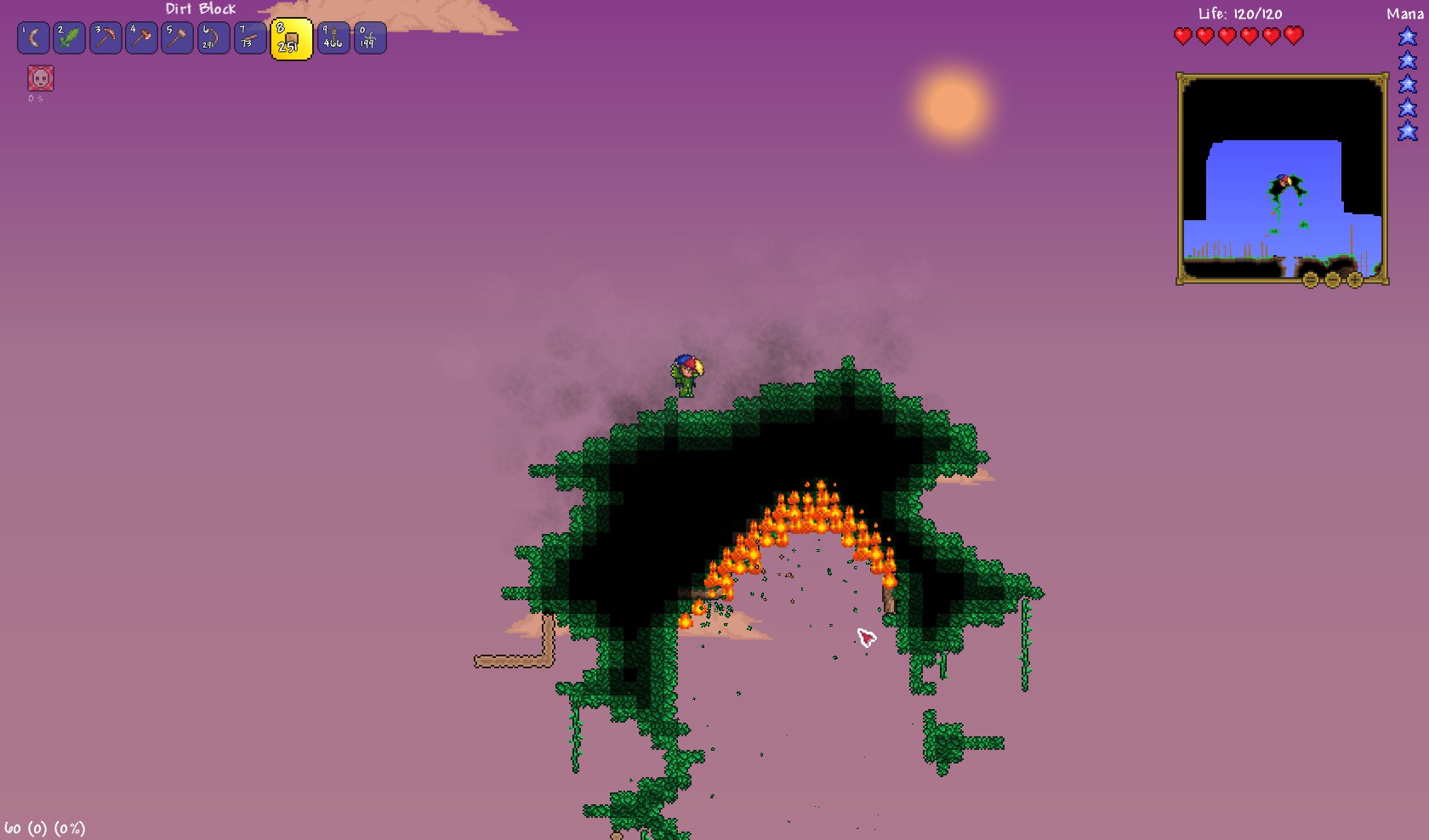1429x840 pixels.
Task: Click the minimap default-zoom reset button
Action: 1310,279
